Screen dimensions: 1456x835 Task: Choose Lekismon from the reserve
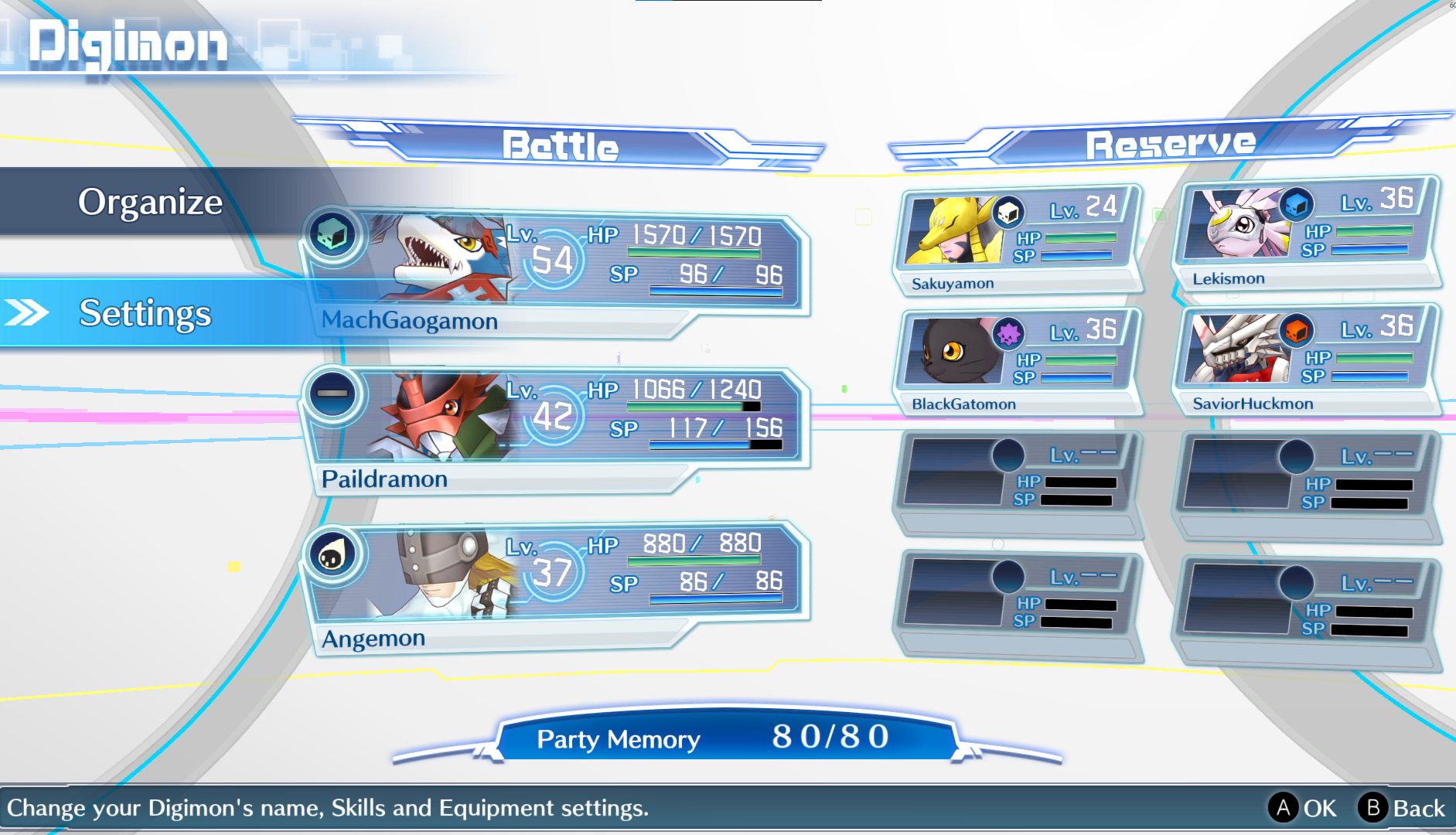[x=1305, y=235]
